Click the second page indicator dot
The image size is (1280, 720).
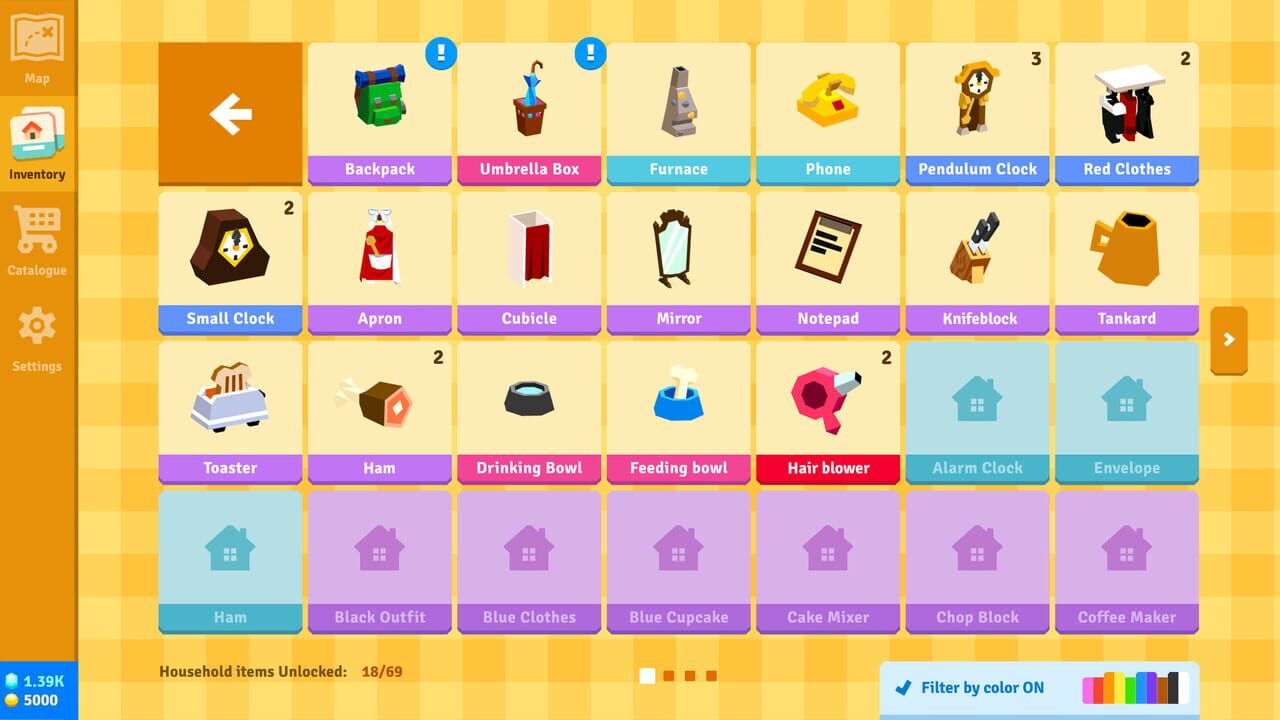(x=668, y=675)
